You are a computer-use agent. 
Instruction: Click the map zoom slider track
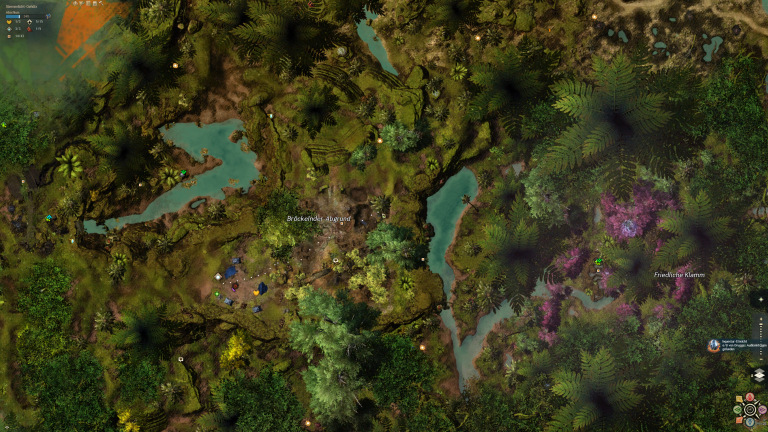[759, 340]
